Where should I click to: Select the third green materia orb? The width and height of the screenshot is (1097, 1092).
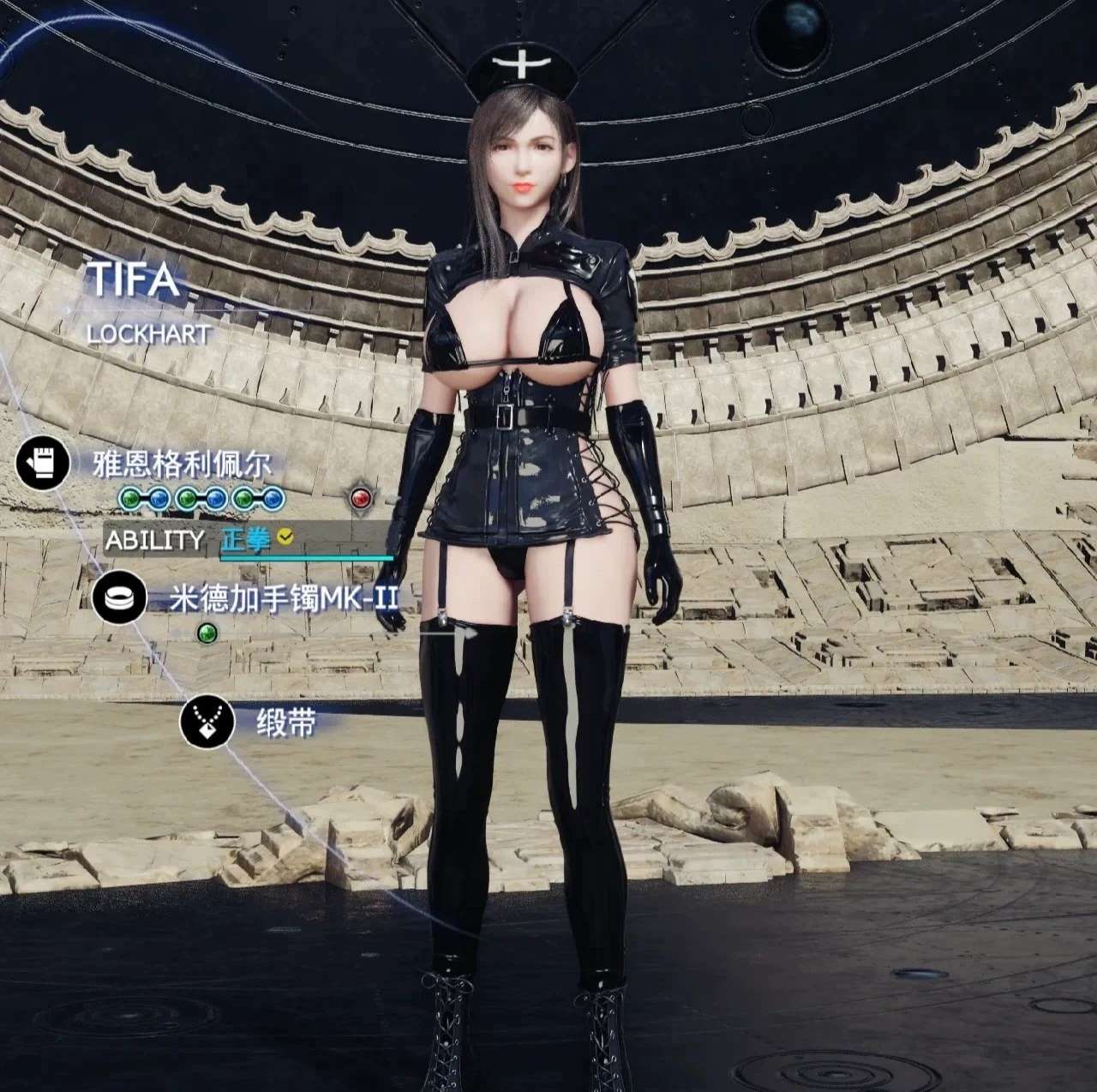click(x=243, y=498)
